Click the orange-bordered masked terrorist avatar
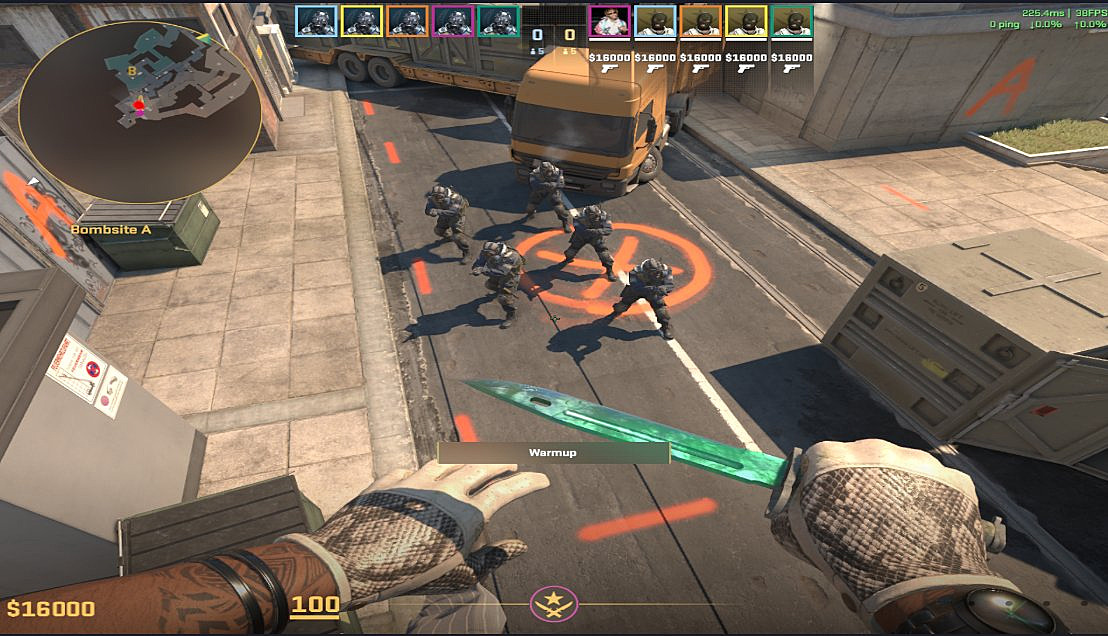The height and width of the screenshot is (636, 1108). pos(701,22)
